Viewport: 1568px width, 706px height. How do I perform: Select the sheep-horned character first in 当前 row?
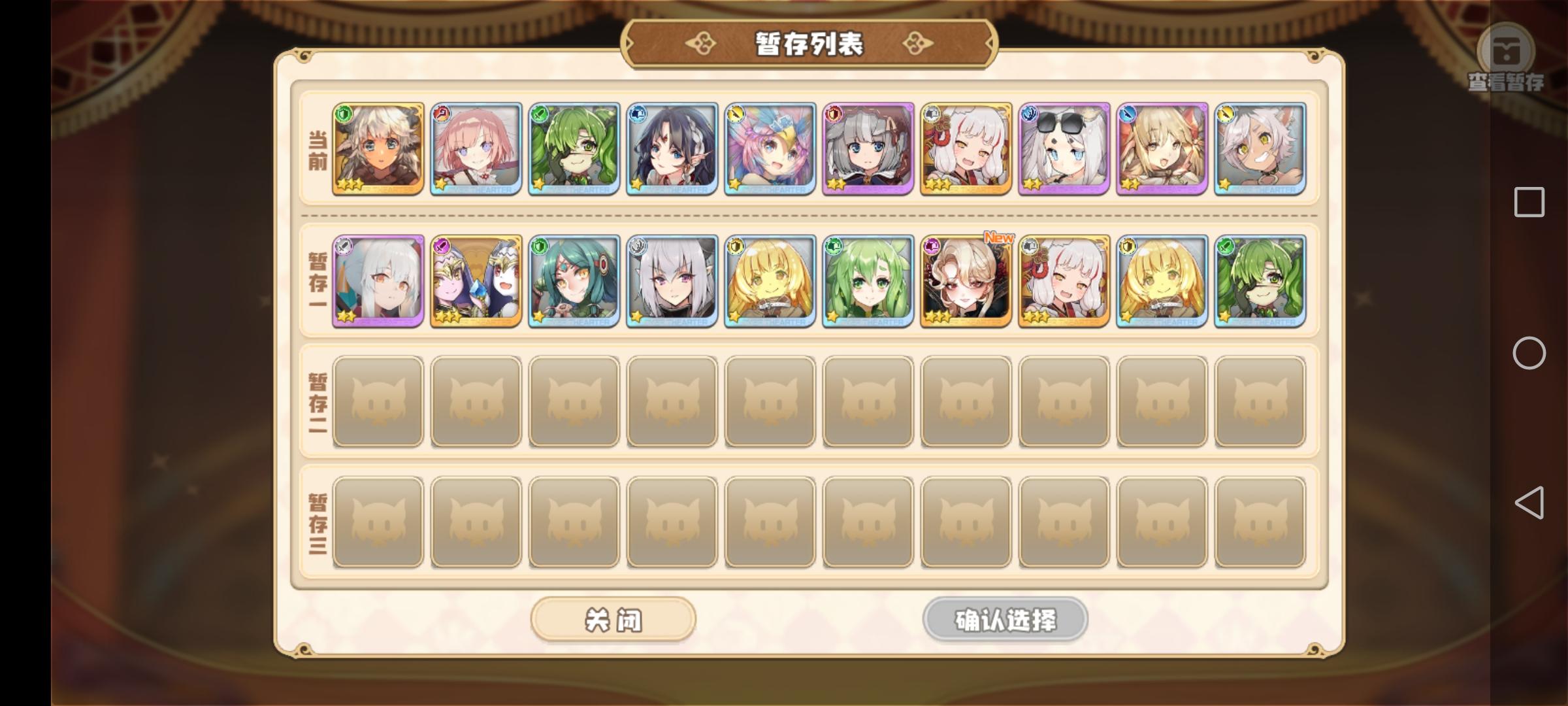click(x=378, y=150)
